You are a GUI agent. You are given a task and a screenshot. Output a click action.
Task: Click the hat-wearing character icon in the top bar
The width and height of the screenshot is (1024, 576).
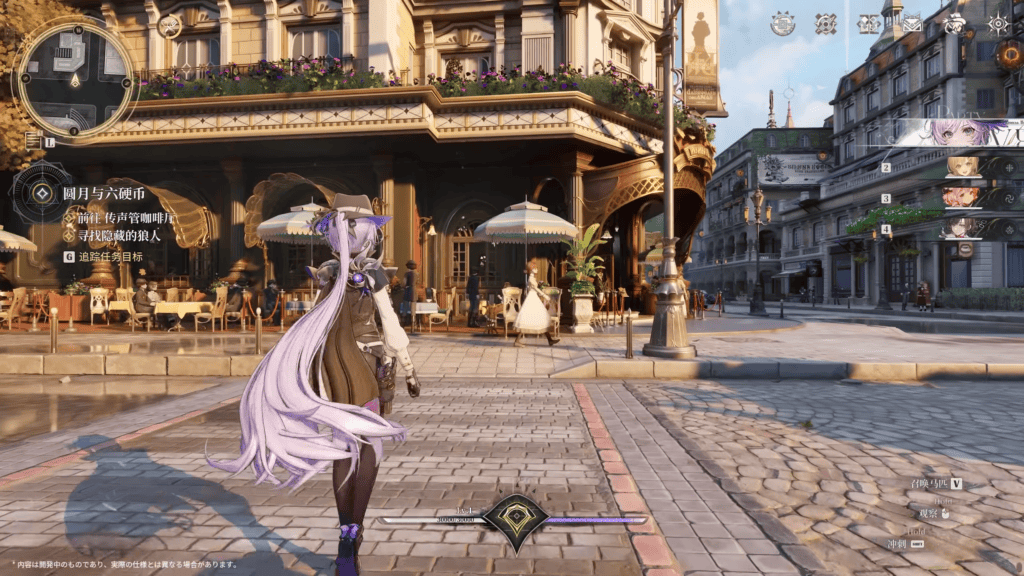point(955,24)
